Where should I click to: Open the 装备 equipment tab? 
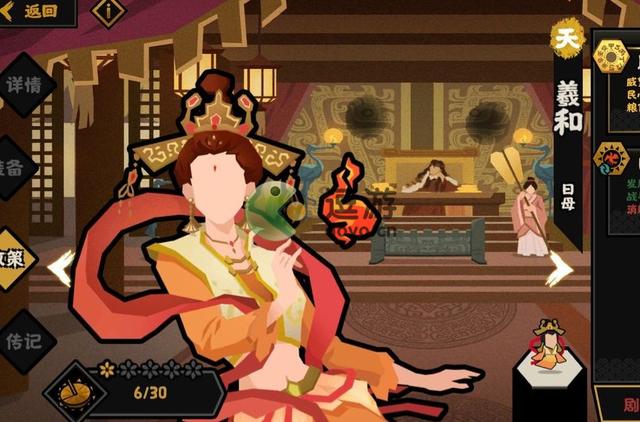[14, 167]
